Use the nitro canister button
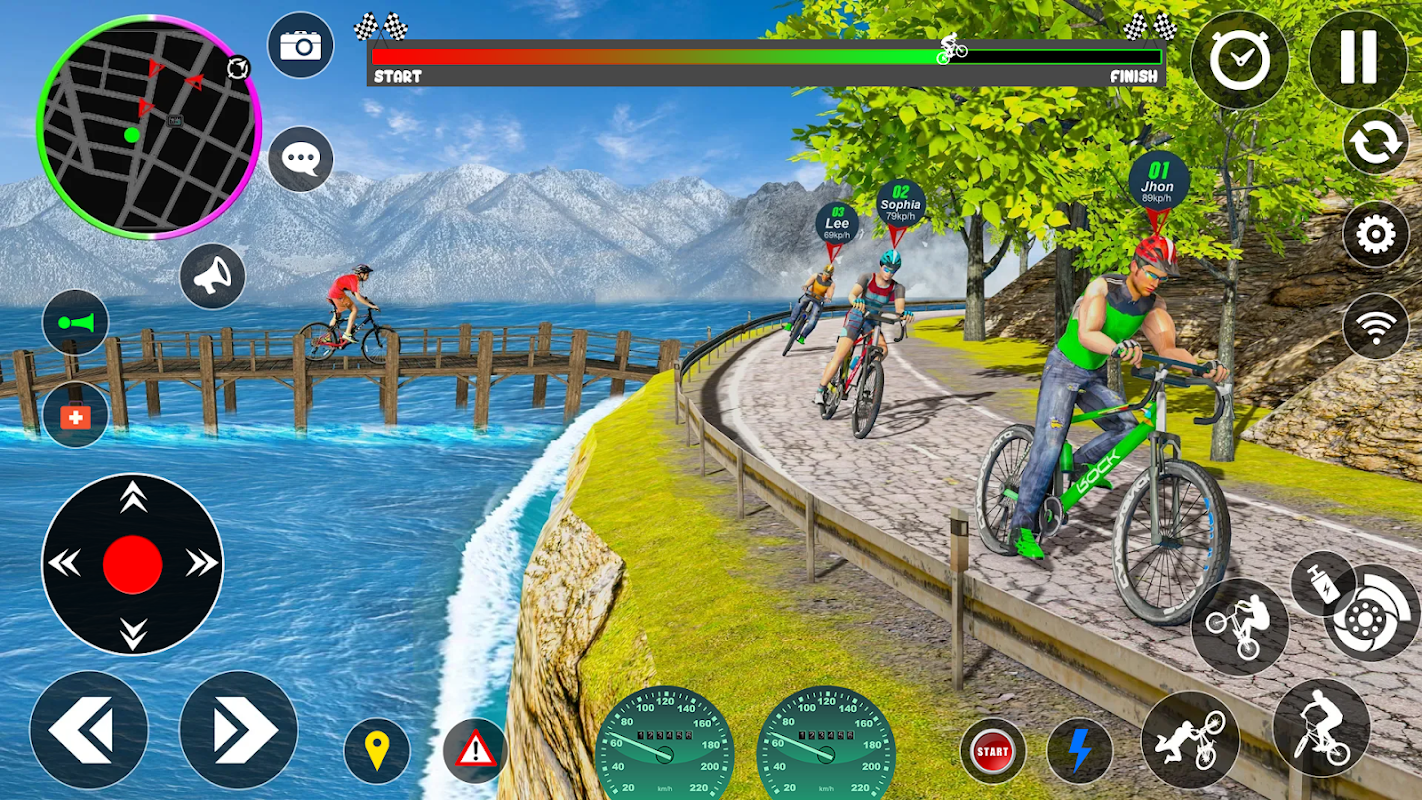 (1320, 583)
